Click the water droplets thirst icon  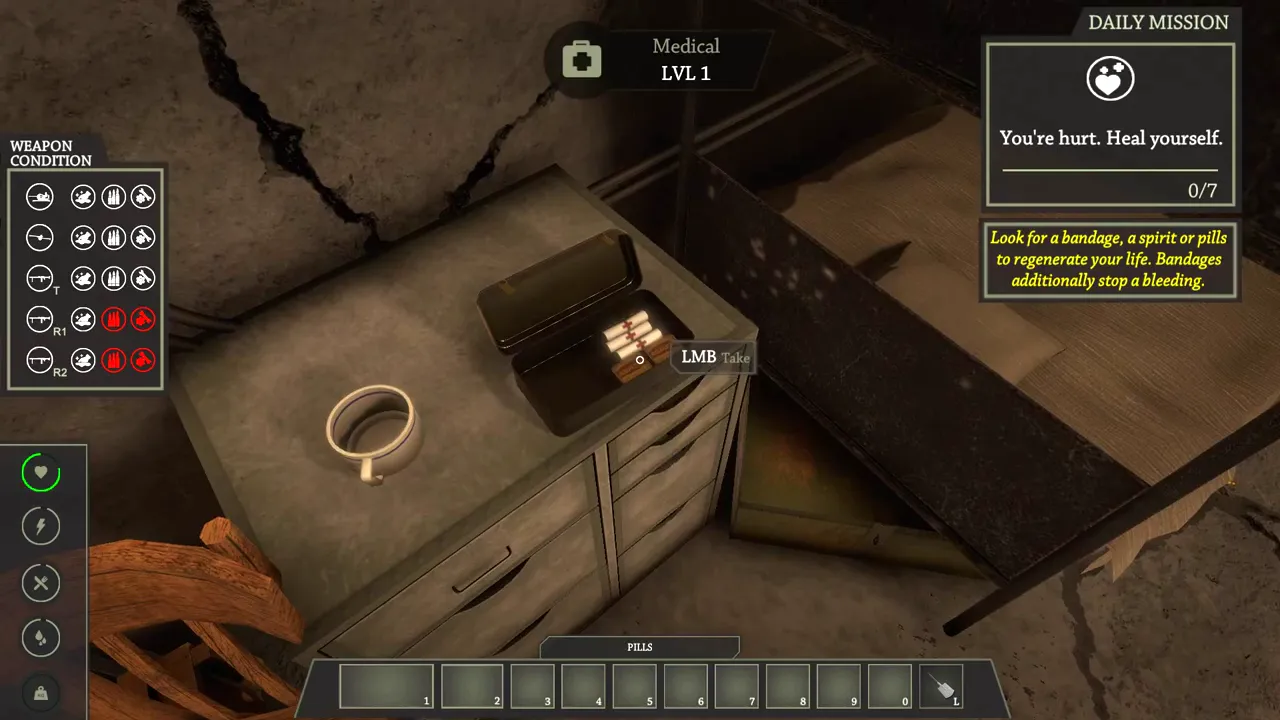click(41, 638)
